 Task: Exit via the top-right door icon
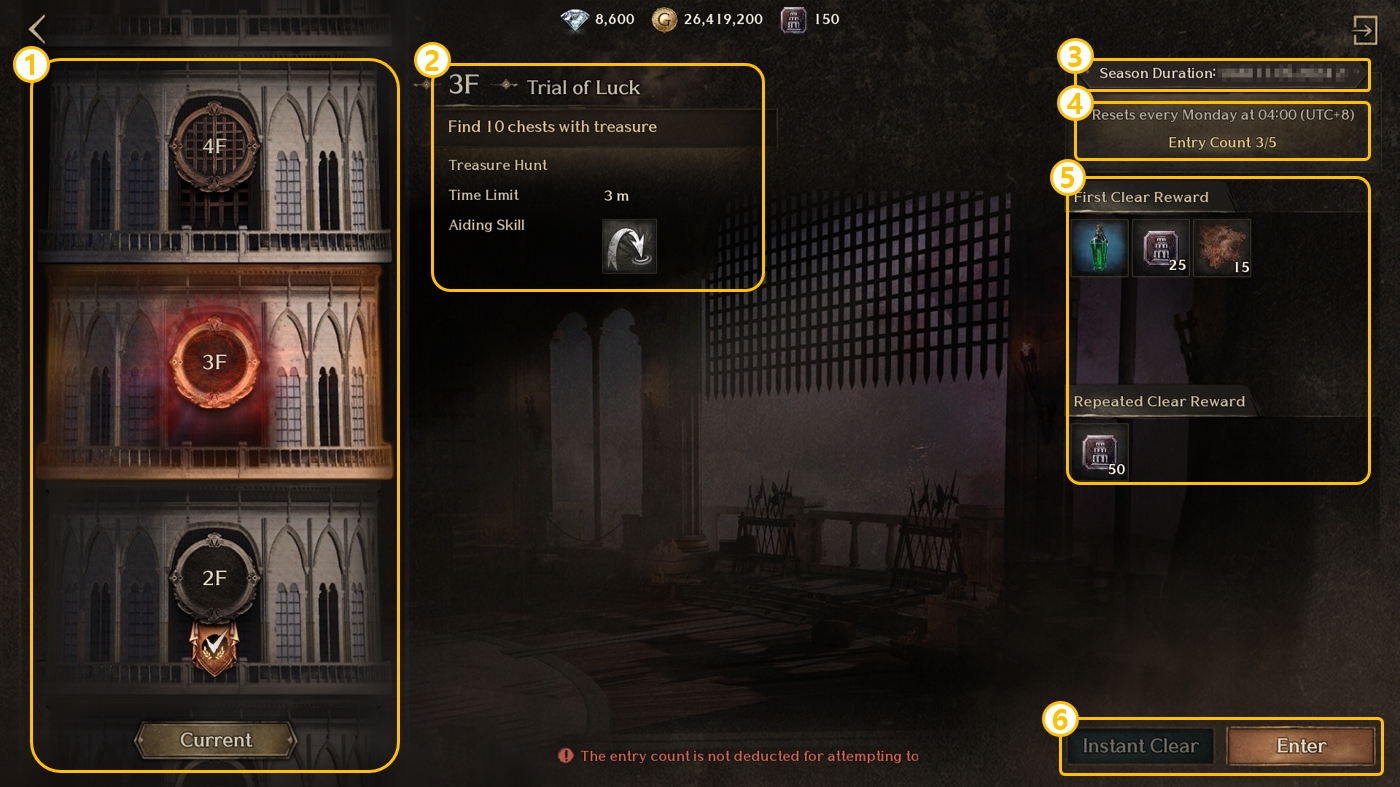click(1365, 30)
